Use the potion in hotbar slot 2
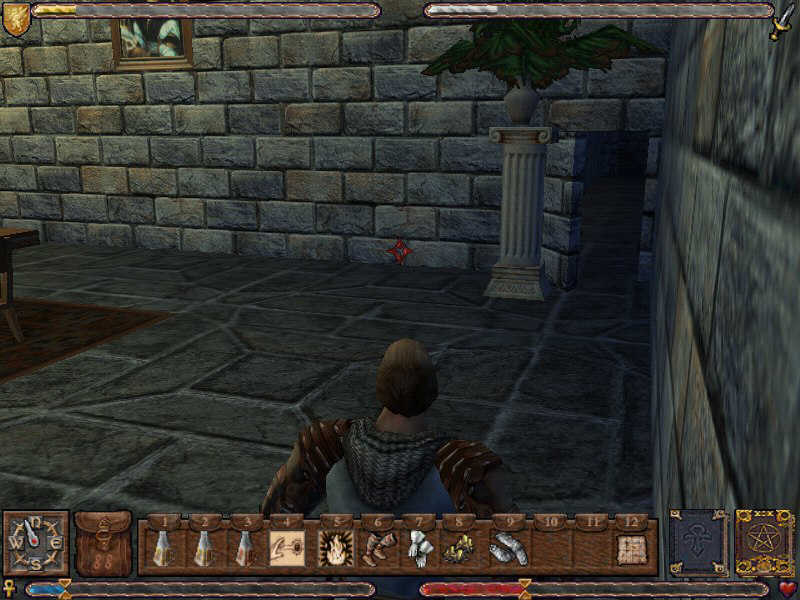 pos(203,548)
